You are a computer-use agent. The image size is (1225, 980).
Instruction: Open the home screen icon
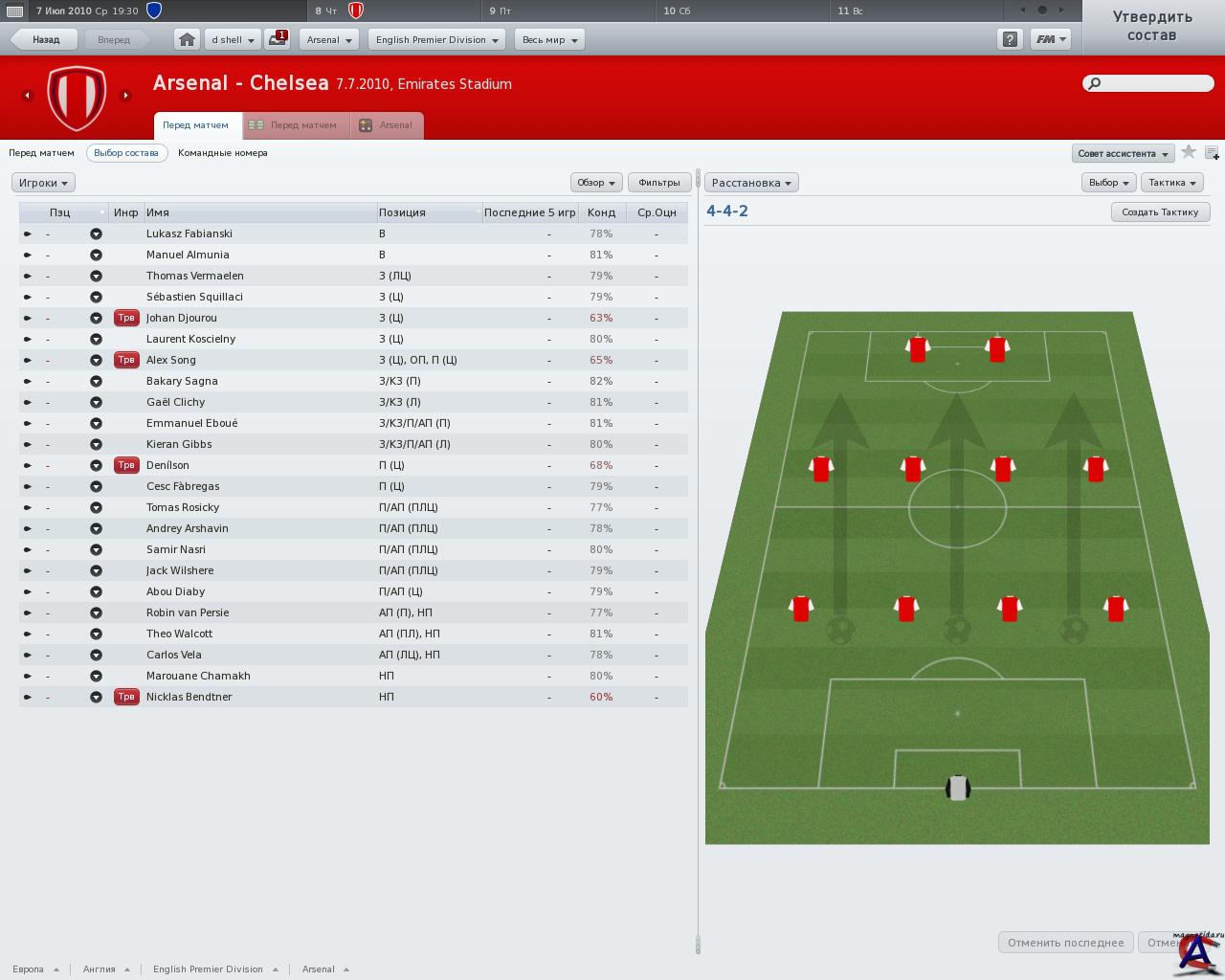pyautogui.click(x=187, y=40)
